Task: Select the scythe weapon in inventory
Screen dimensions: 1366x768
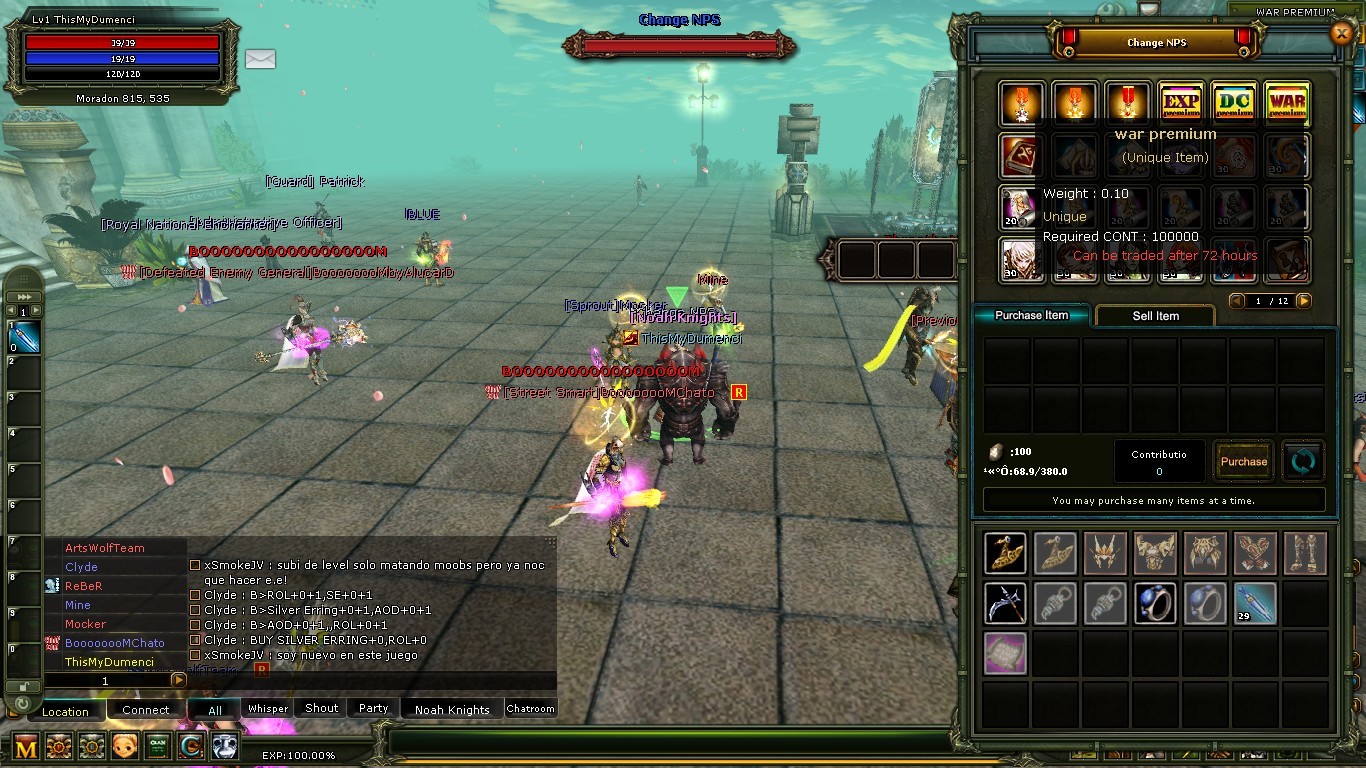Action: [1005, 603]
